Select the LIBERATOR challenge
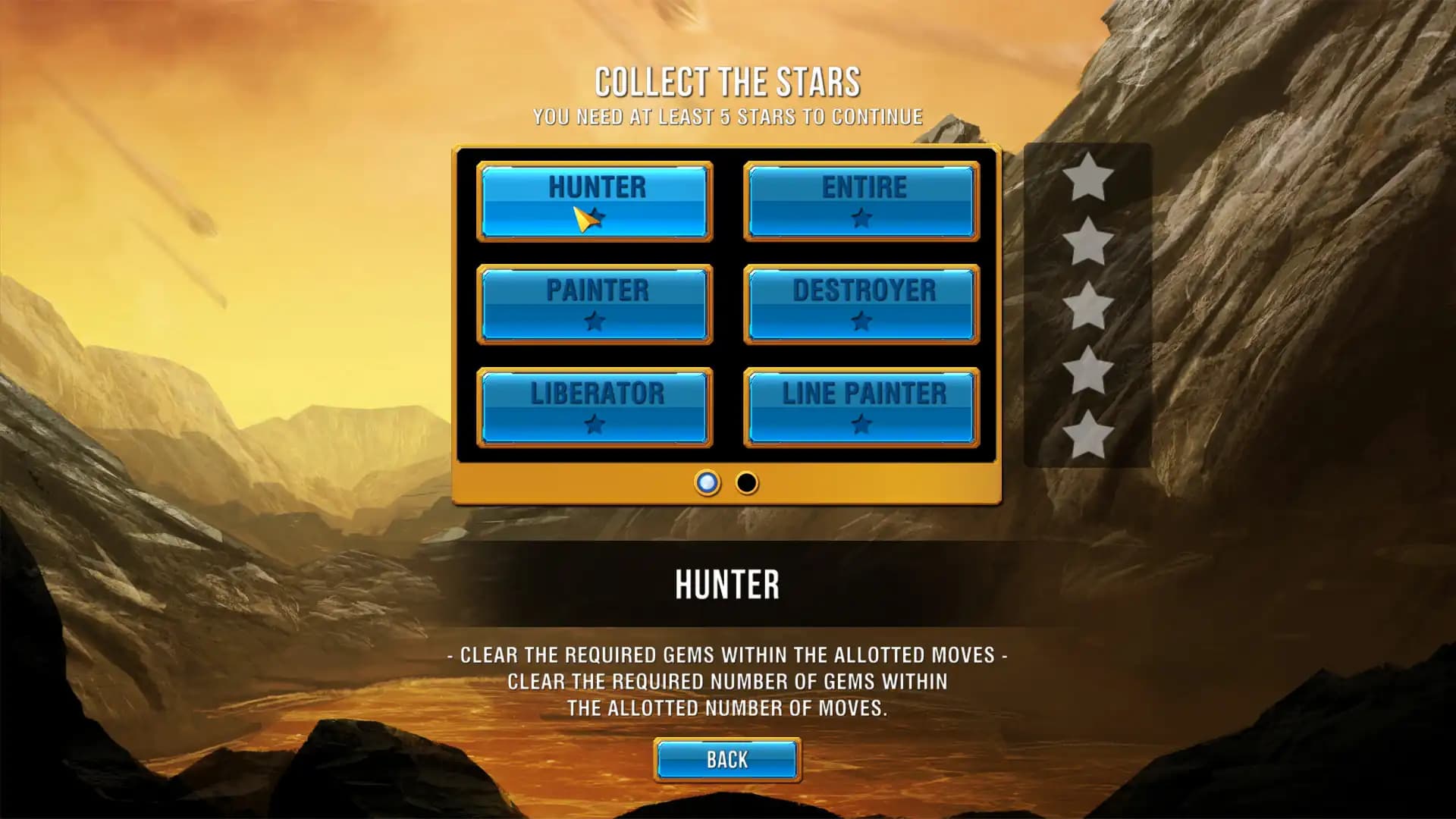 coord(595,407)
